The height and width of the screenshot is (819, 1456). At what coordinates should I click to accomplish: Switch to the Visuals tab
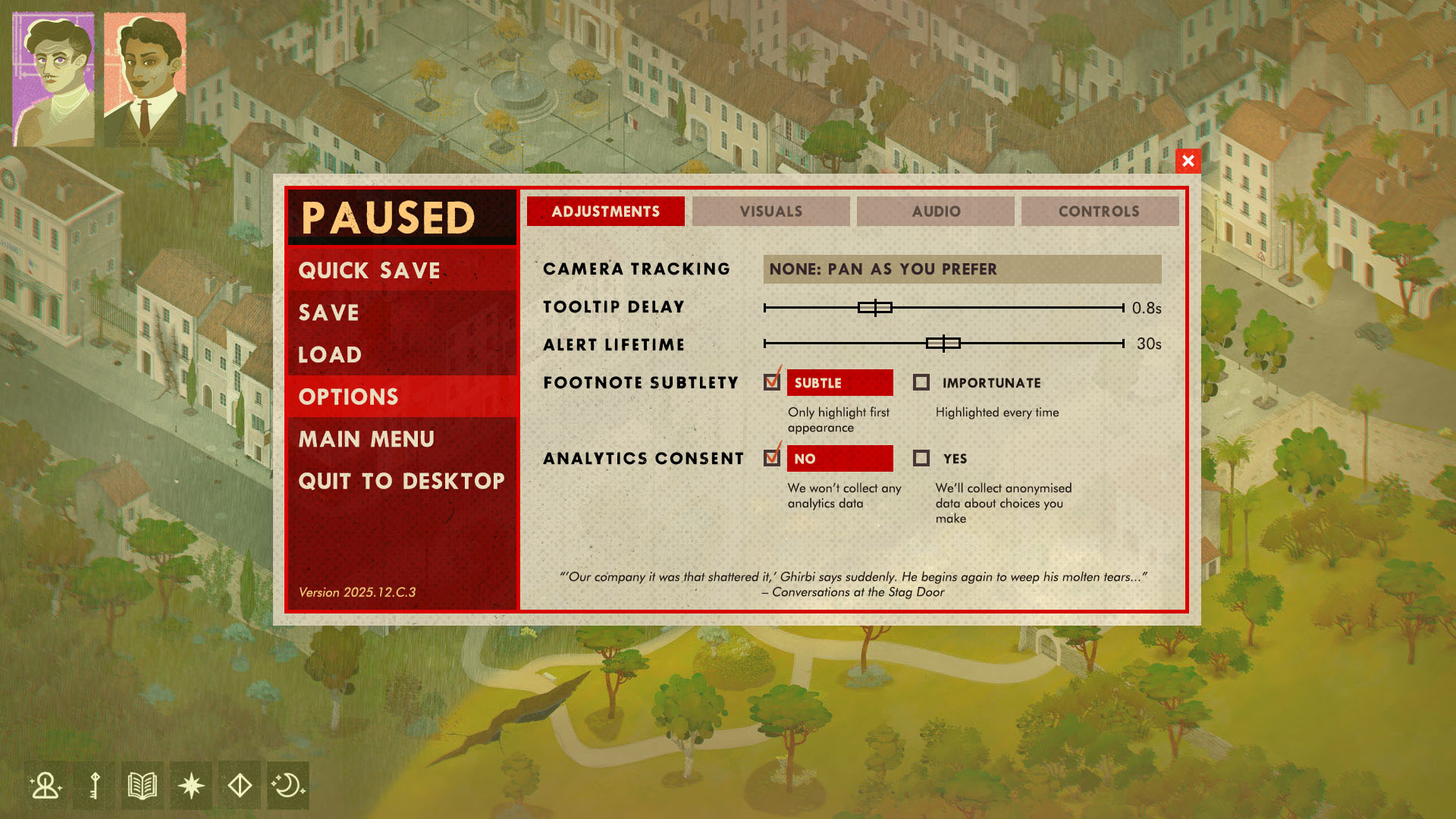point(770,212)
